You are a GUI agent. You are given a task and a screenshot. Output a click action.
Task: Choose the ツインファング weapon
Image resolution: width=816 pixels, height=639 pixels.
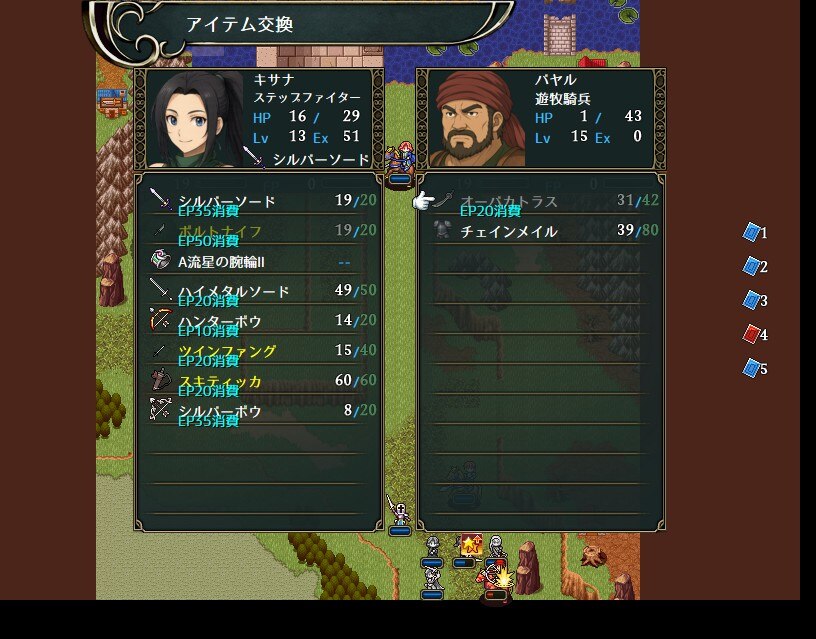coord(260,351)
